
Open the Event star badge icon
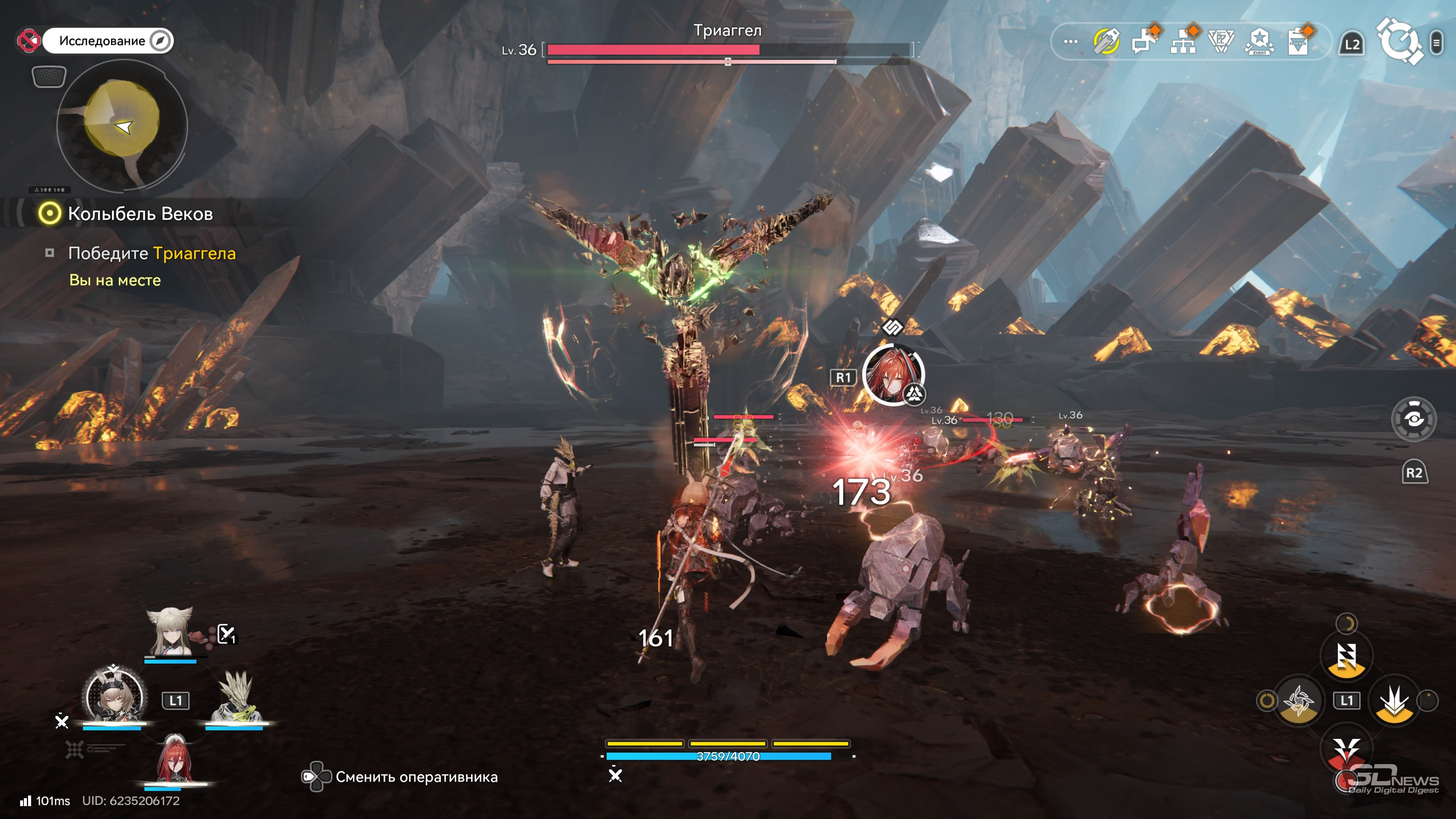(1259, 42)
